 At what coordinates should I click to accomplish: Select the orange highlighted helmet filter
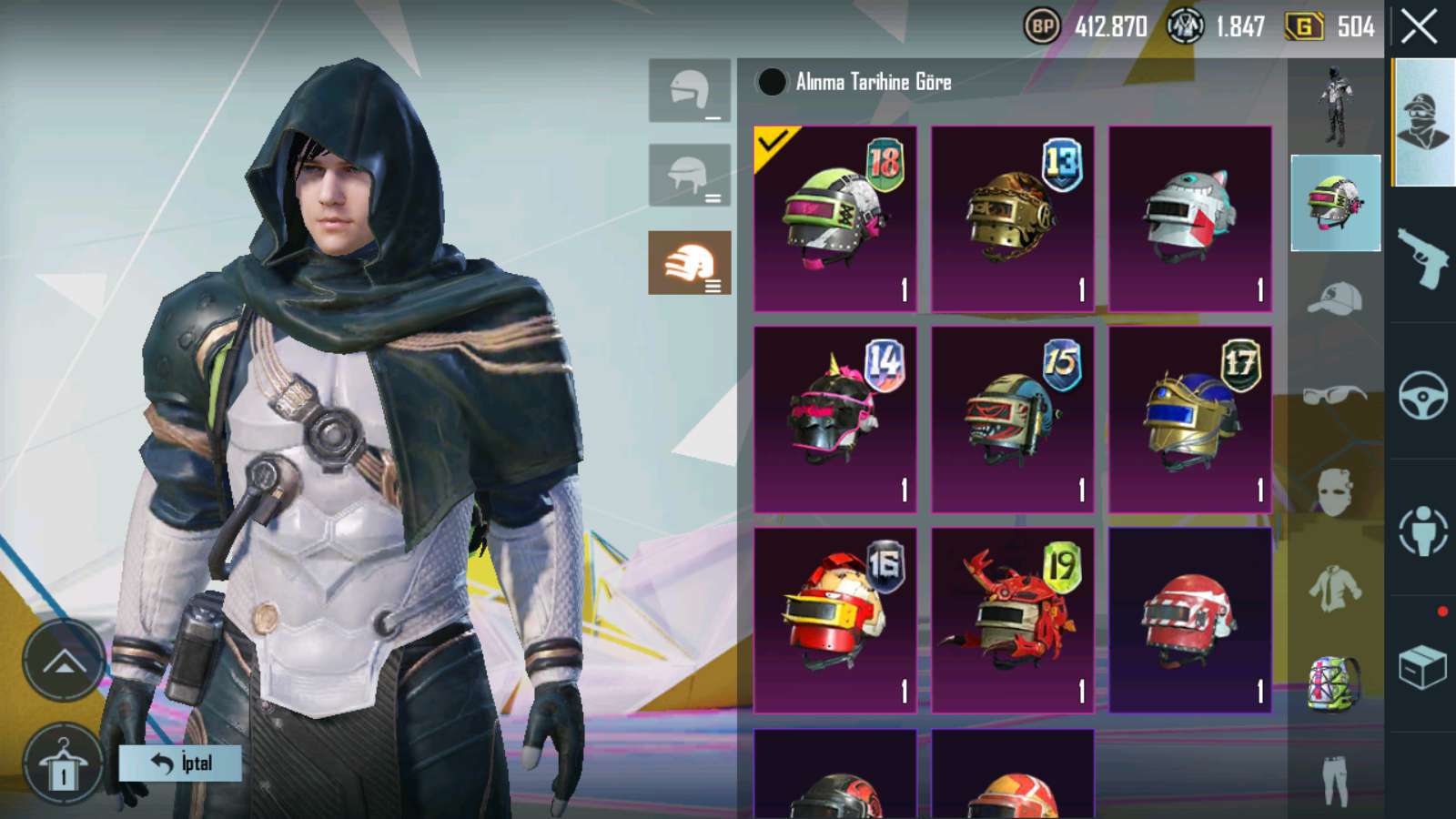coord(689,263)
